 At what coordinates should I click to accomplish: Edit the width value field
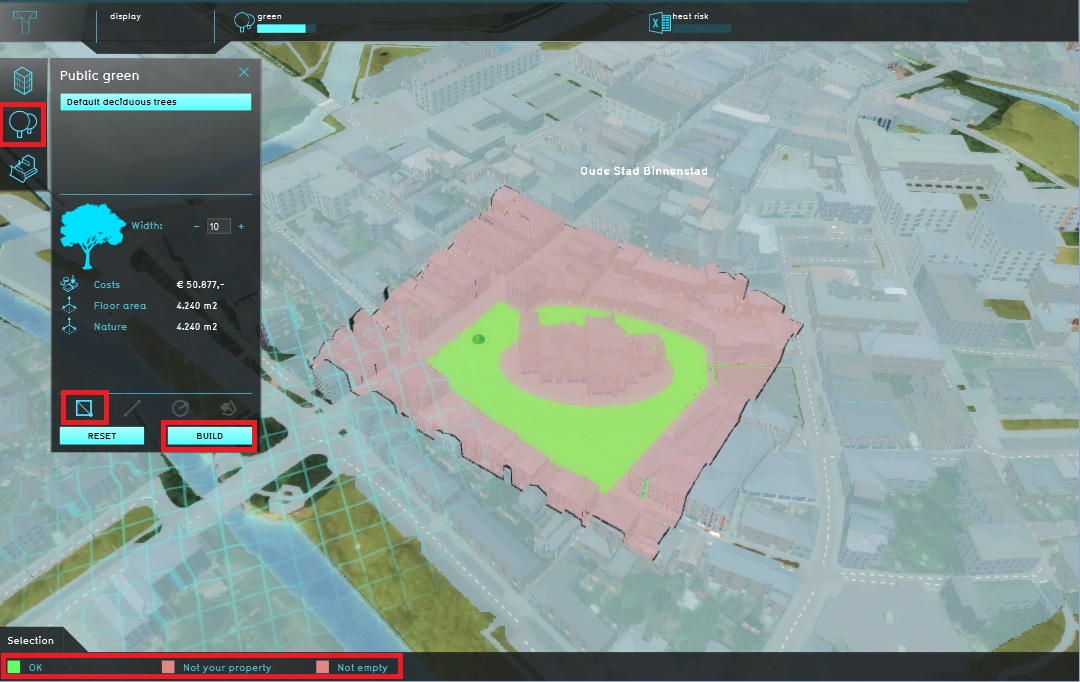pyautogui.click(x=218, y=227)
